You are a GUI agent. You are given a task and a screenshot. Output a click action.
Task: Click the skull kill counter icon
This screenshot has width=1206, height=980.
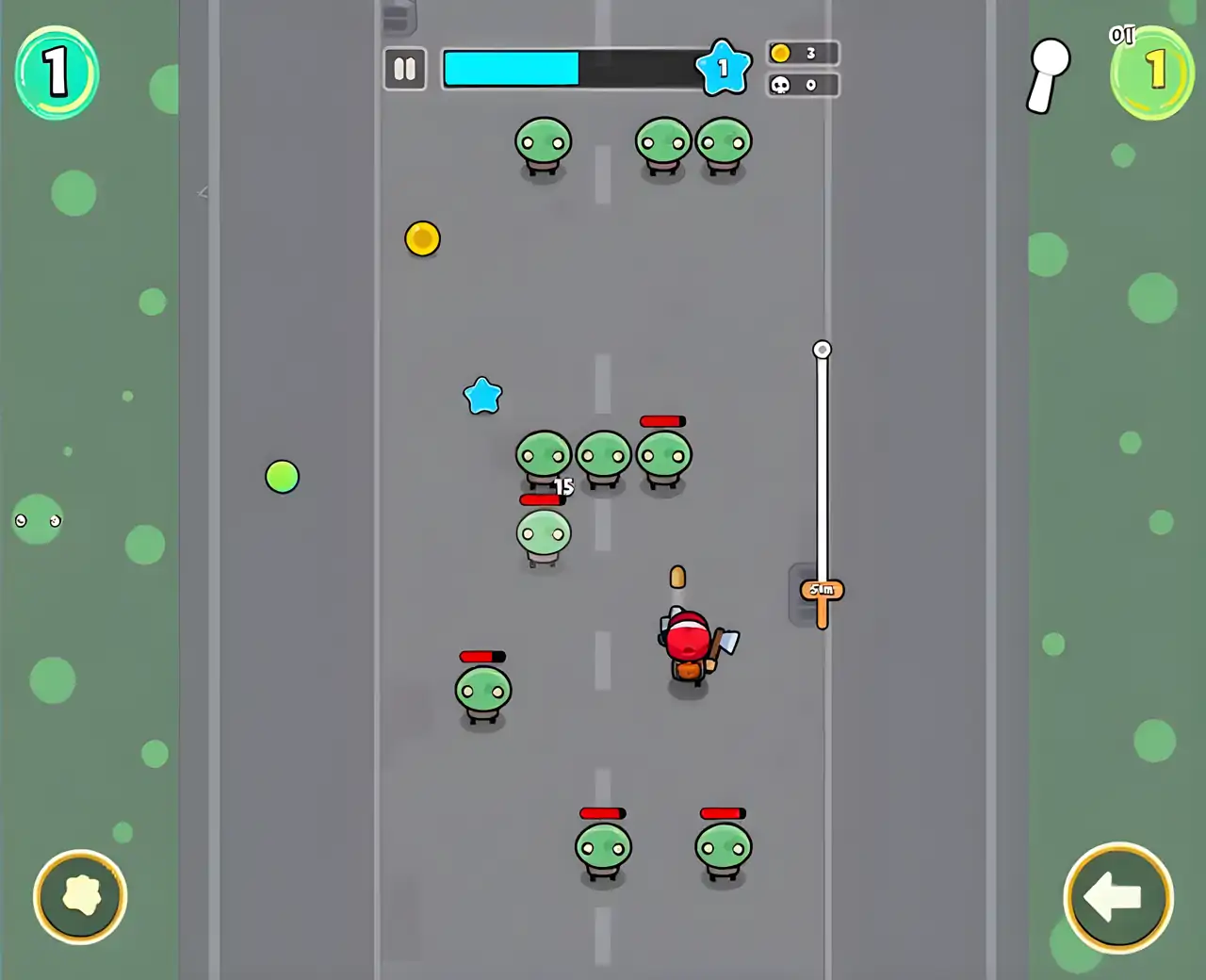pos(778,85)
